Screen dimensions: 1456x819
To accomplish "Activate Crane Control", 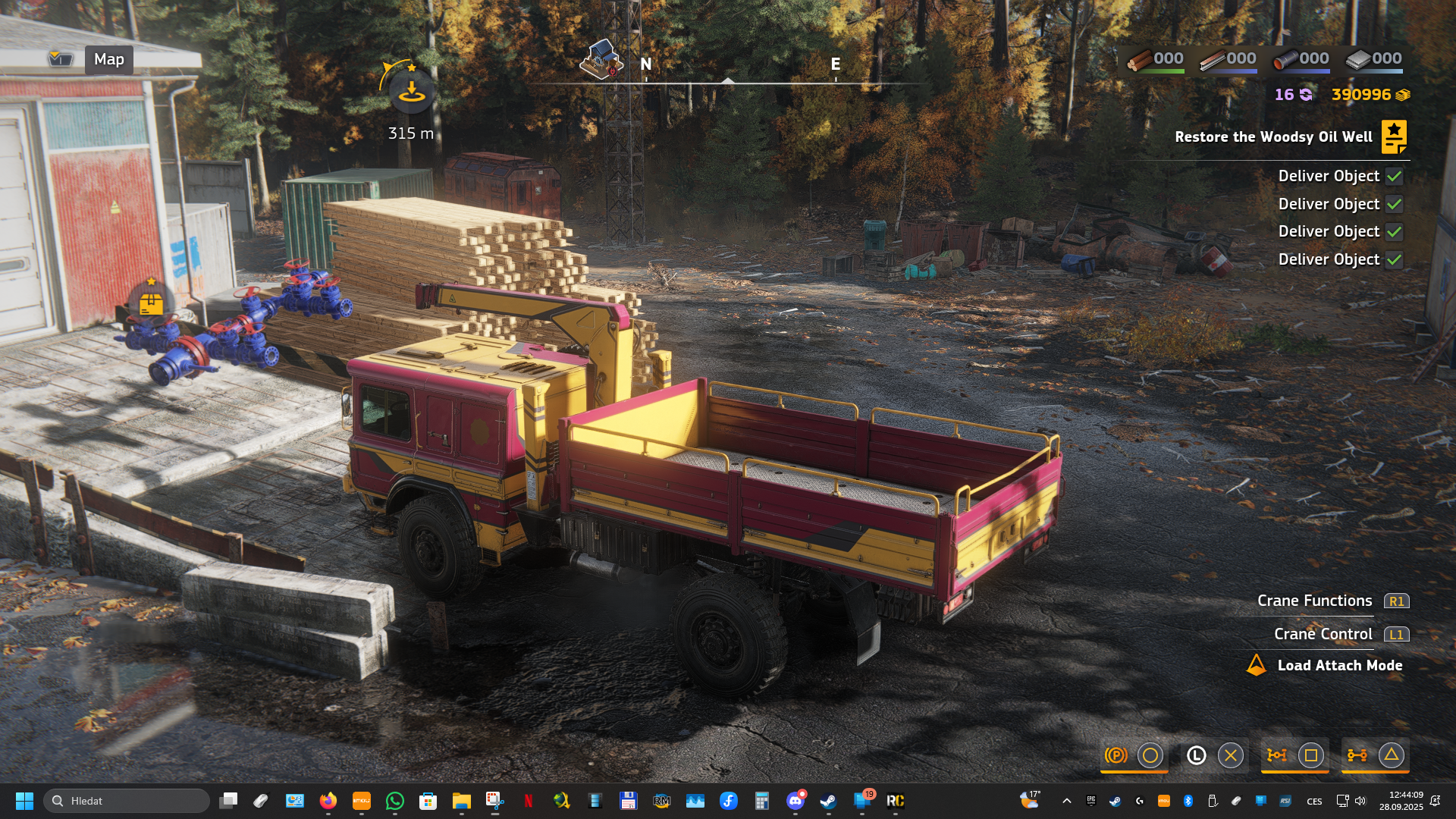I will (1323, 634).
